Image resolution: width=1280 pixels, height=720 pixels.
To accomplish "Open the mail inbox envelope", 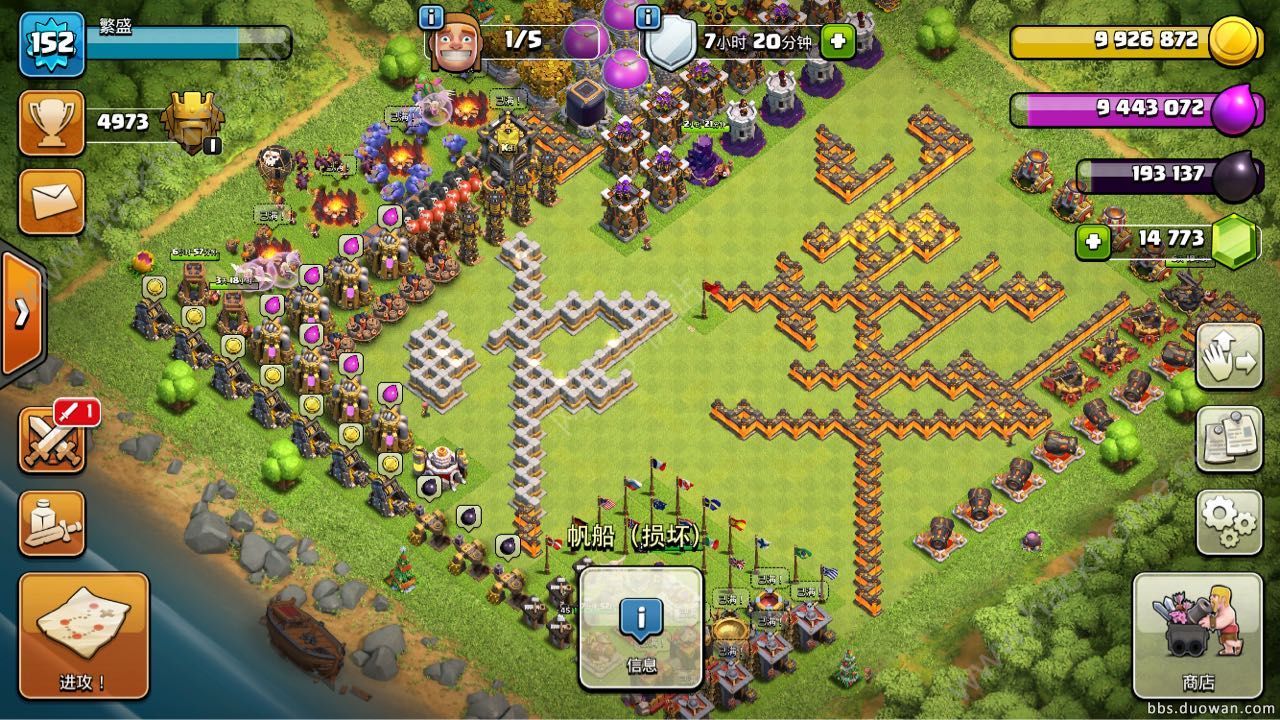I will pos(52,201).
